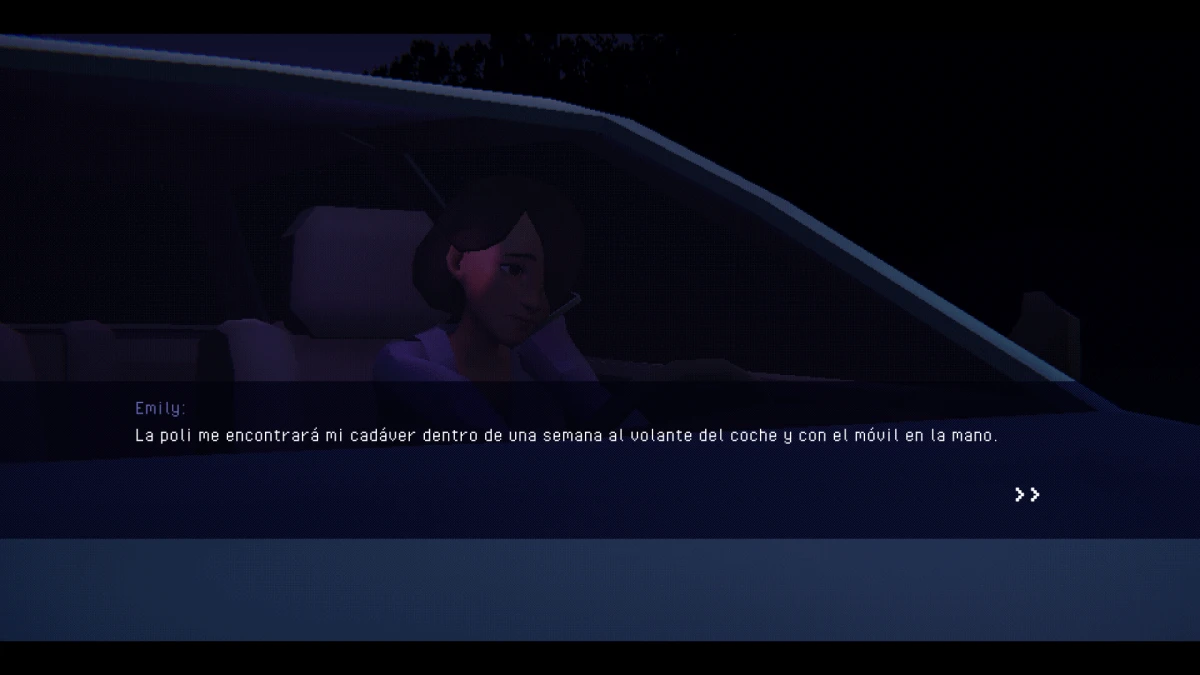Advance dialogue with the double-arrow button
1200x675 pixels.
(x=1027, y=494)
